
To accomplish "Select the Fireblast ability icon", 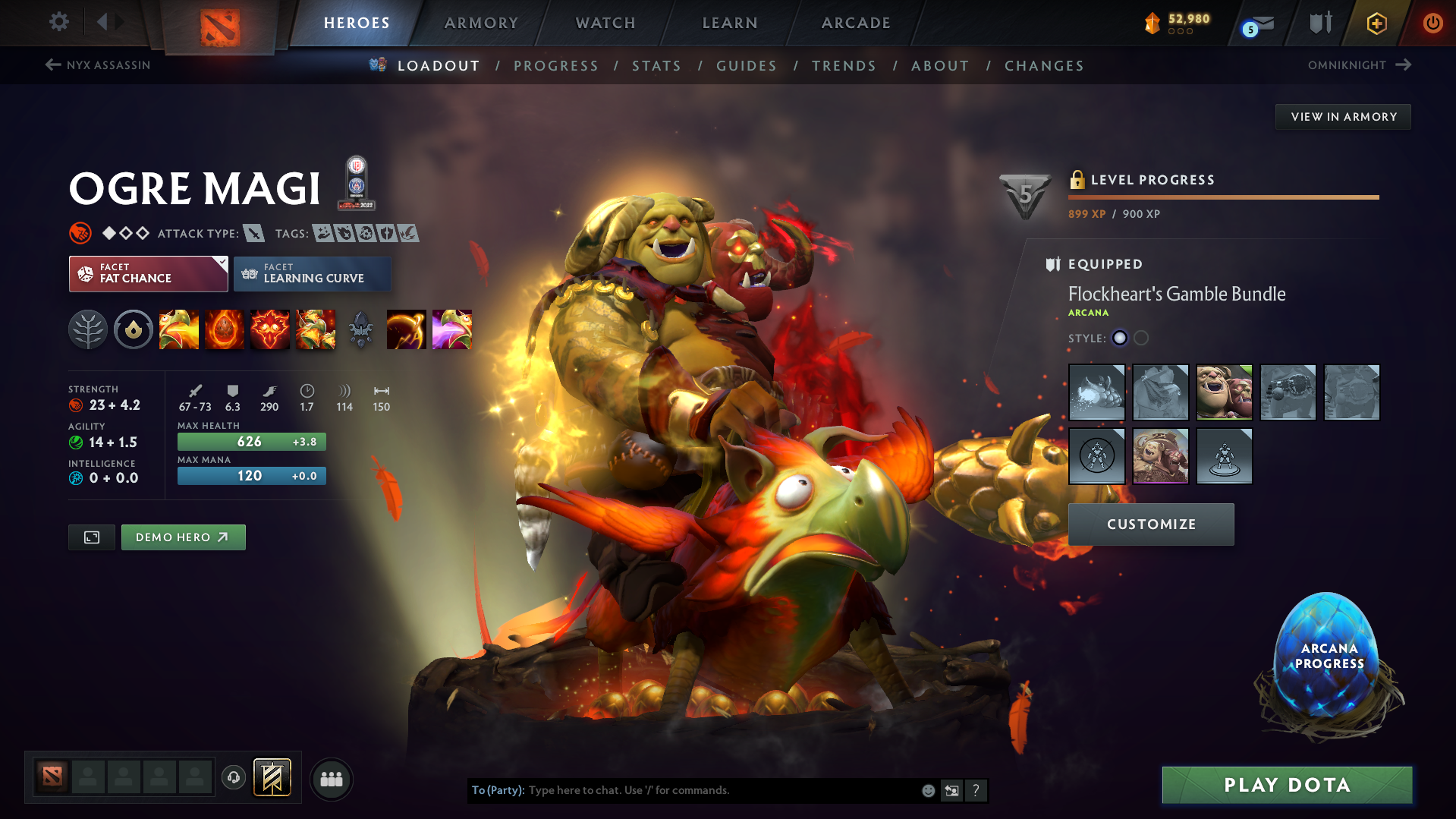I will click(x=179, y=329).
